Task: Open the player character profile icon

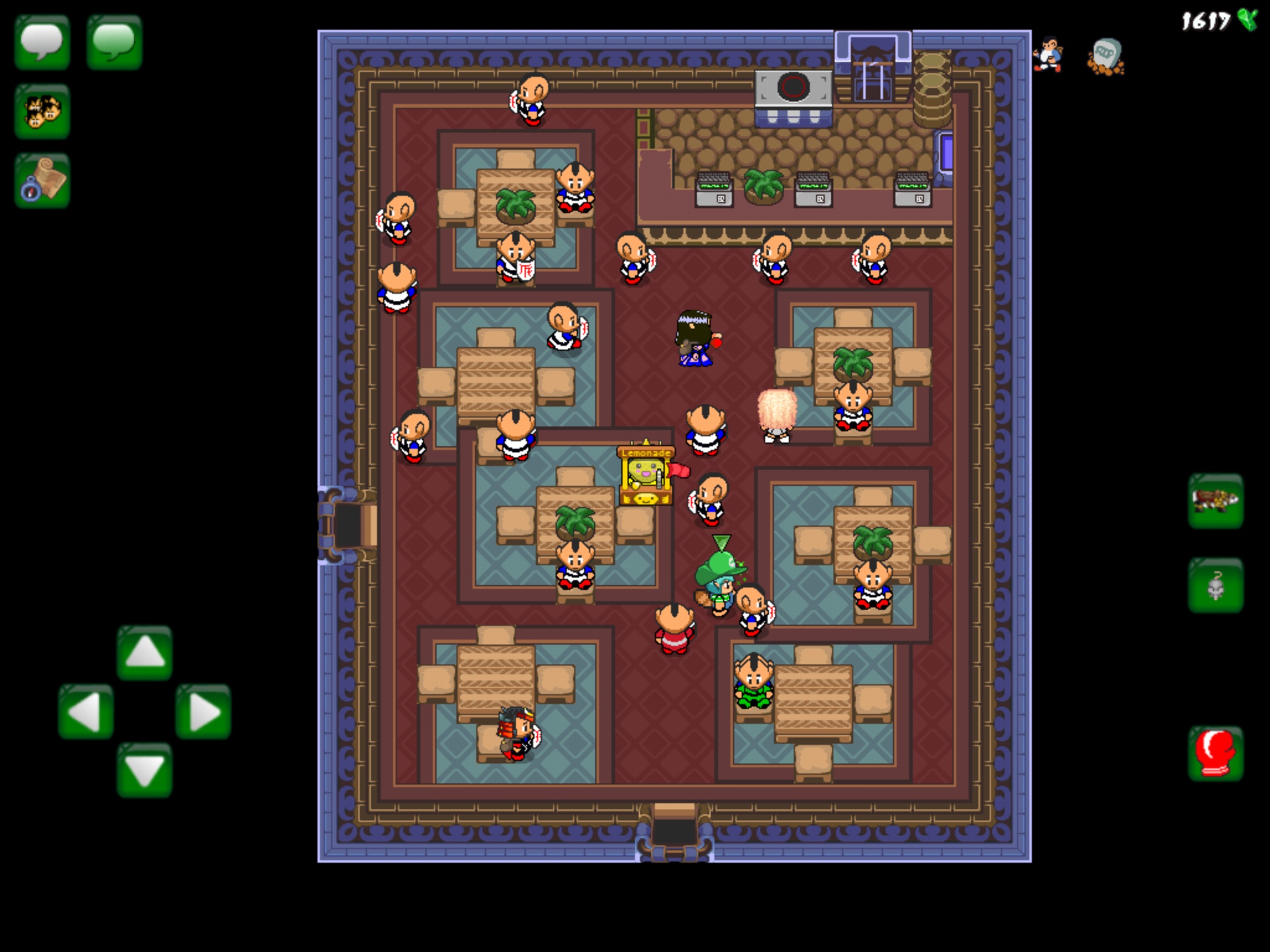Action: 1048,56
